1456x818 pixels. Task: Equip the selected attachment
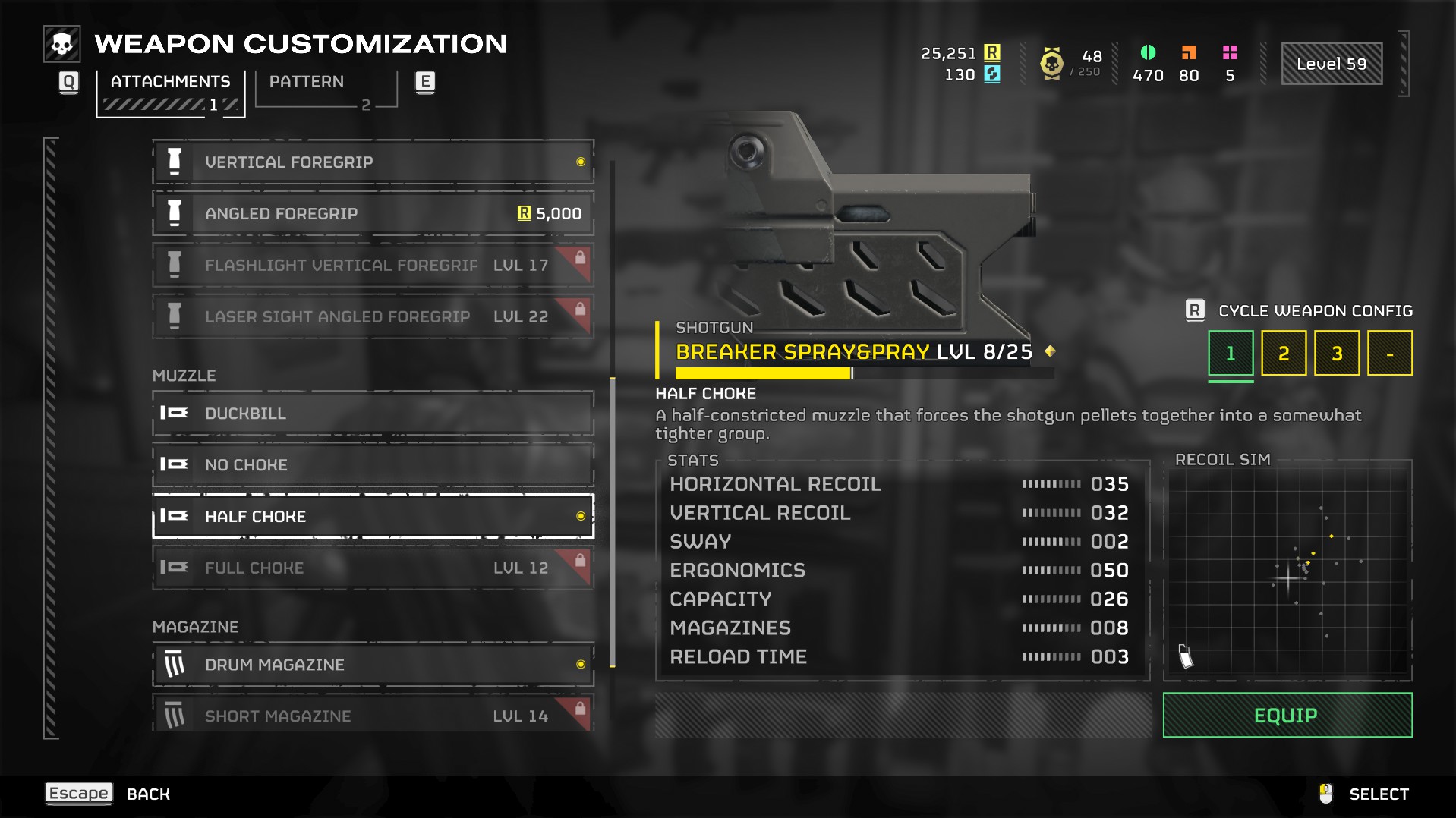pos(1287,716)
